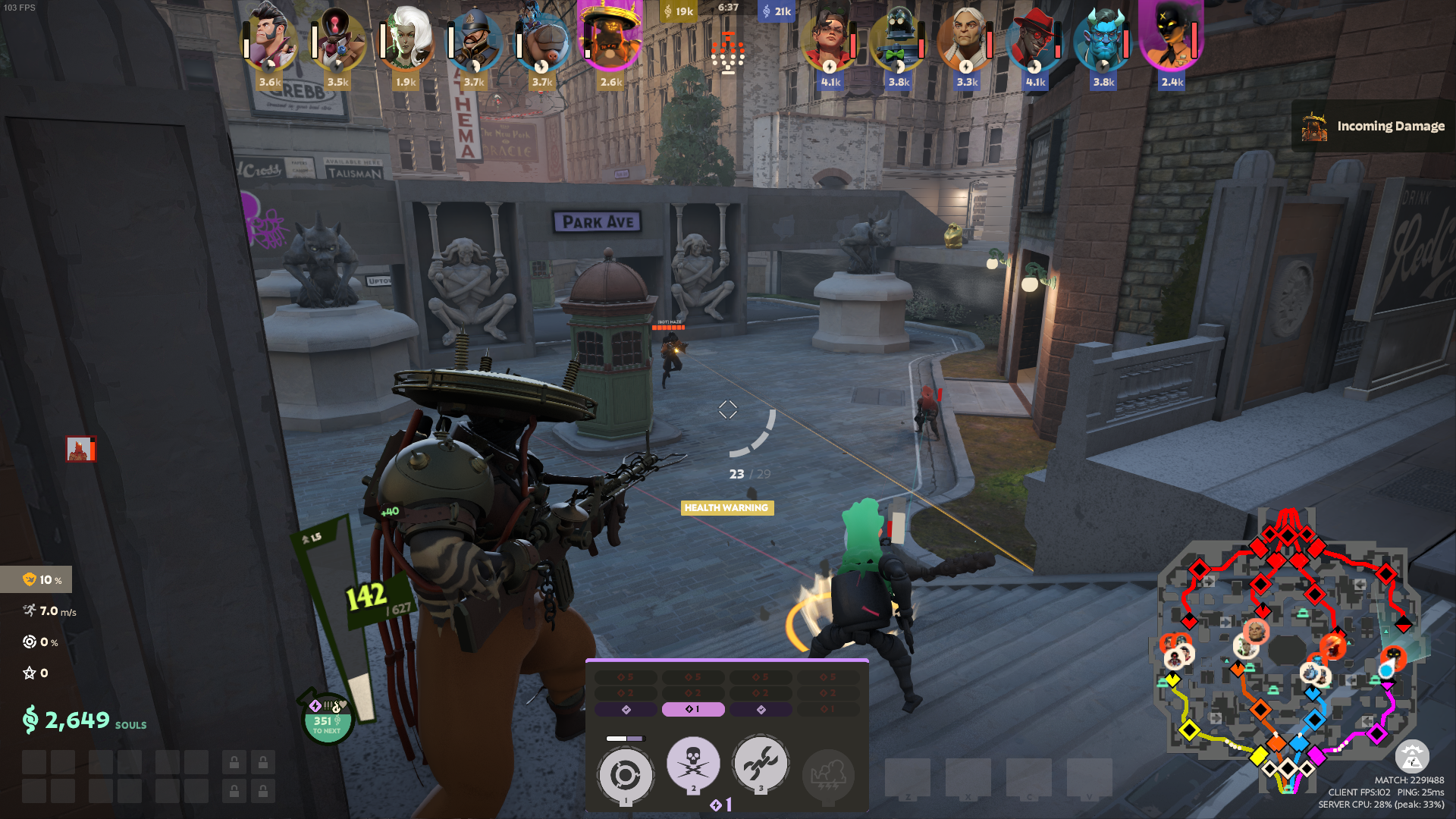Pick the red fedora enemy portrait
Image resolution: width=1456 pixels, height=819 pixels.
(1035, 39)
